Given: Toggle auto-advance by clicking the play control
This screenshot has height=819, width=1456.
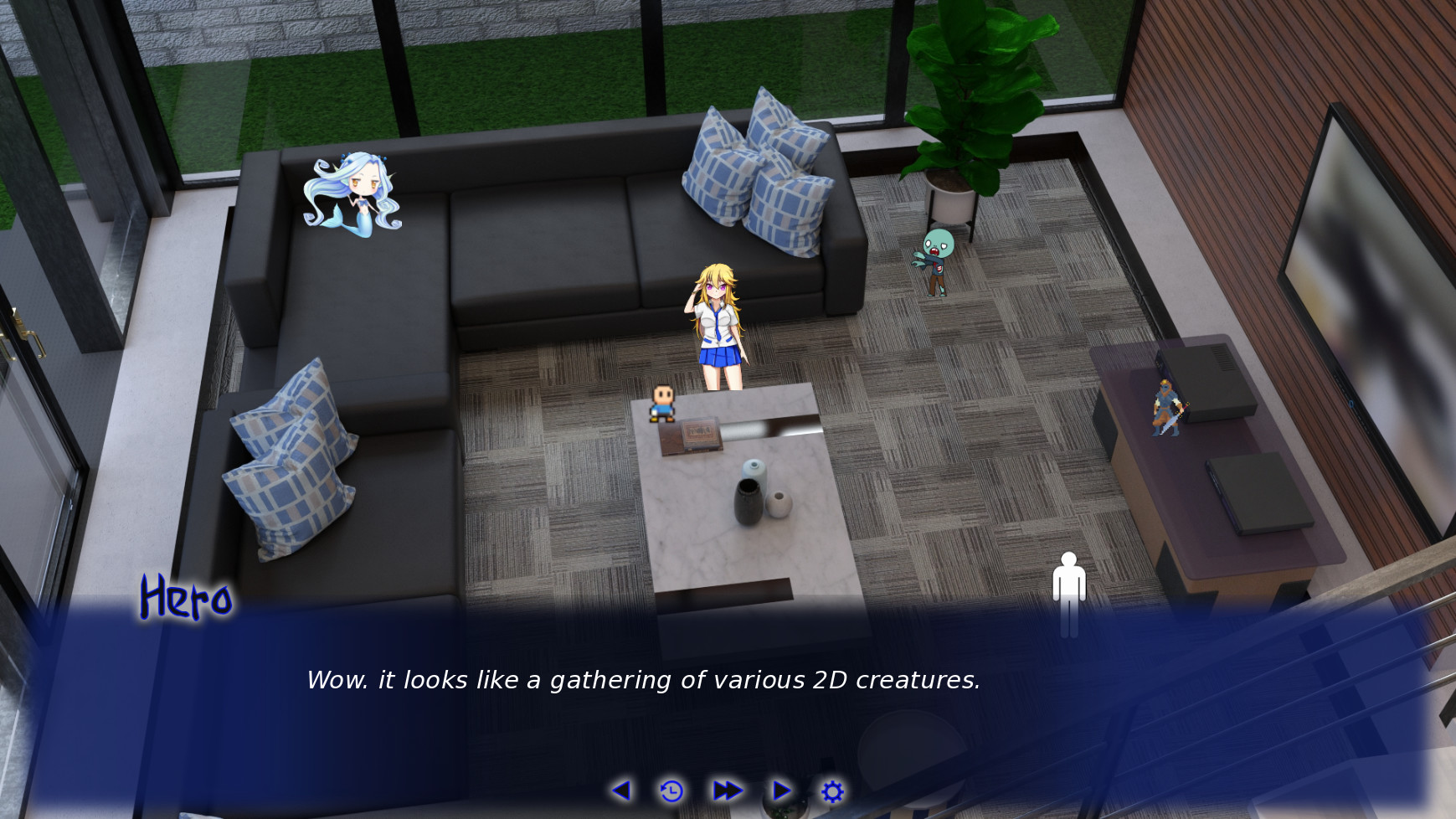Looking at the screenshot, I should click(x=781, y=790).
